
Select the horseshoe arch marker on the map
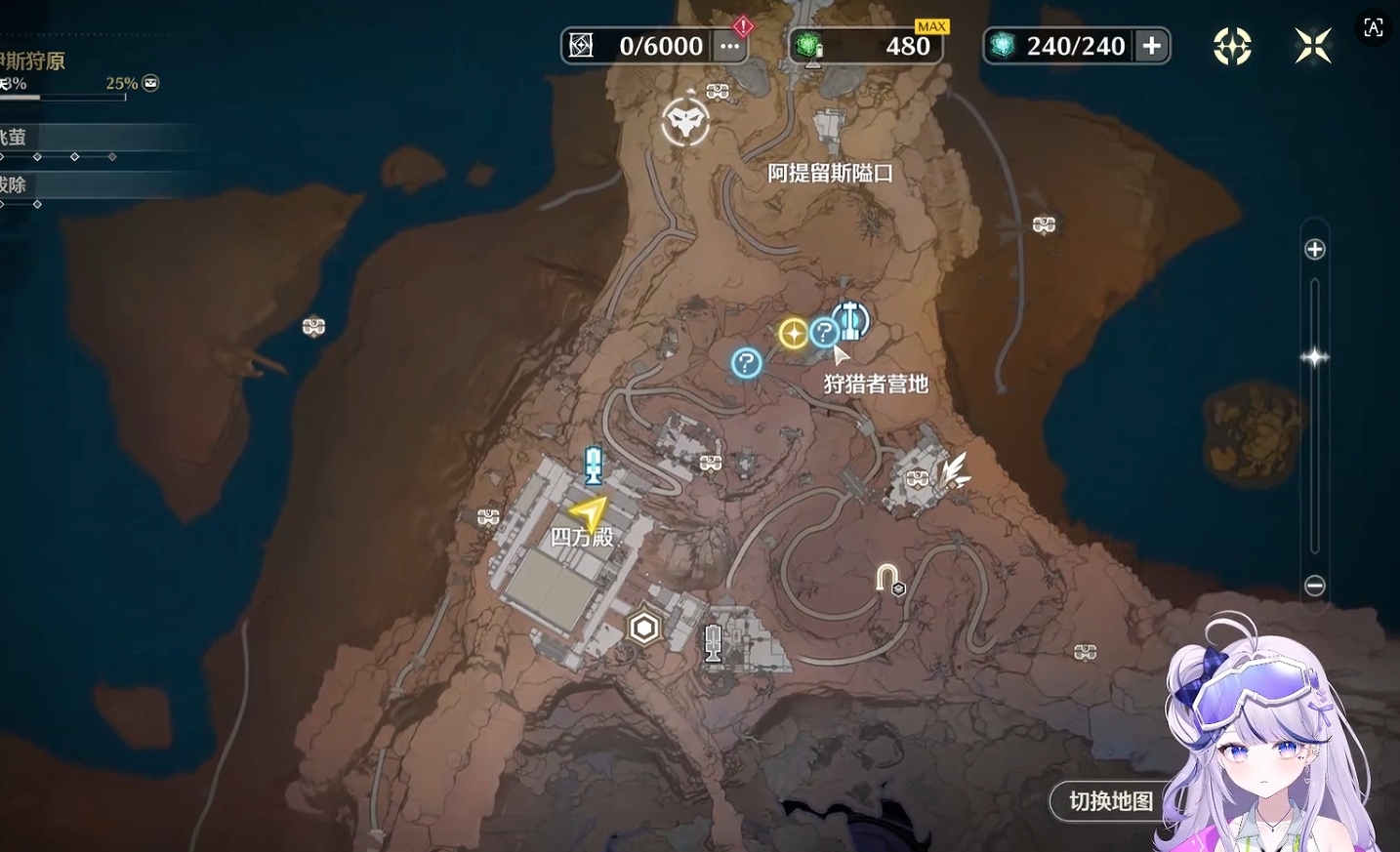click(887, 579)
